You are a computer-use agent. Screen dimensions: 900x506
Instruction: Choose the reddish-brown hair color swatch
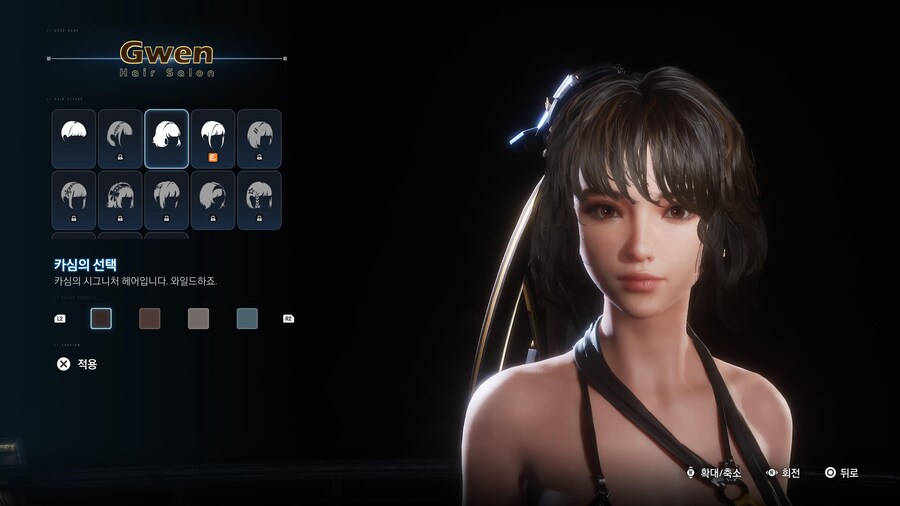[x=149, y=318]
